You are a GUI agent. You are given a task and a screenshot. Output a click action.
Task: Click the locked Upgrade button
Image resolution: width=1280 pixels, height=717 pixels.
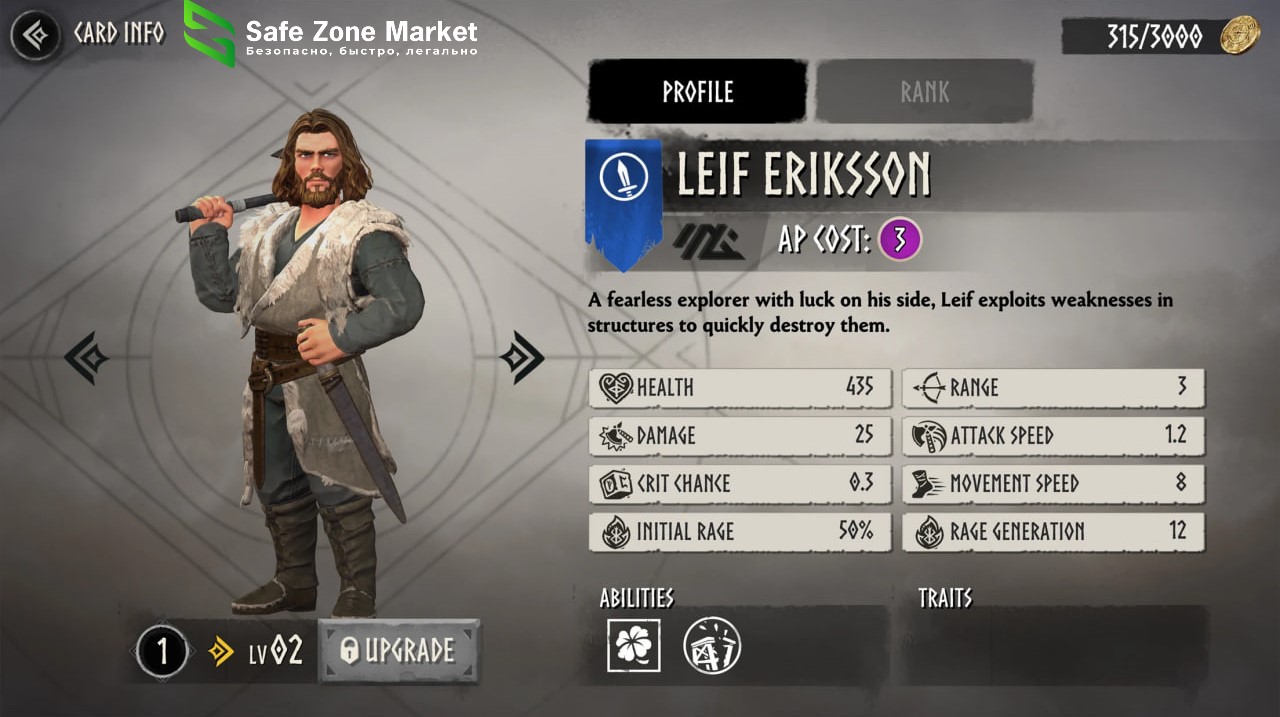tap(399, 651)
